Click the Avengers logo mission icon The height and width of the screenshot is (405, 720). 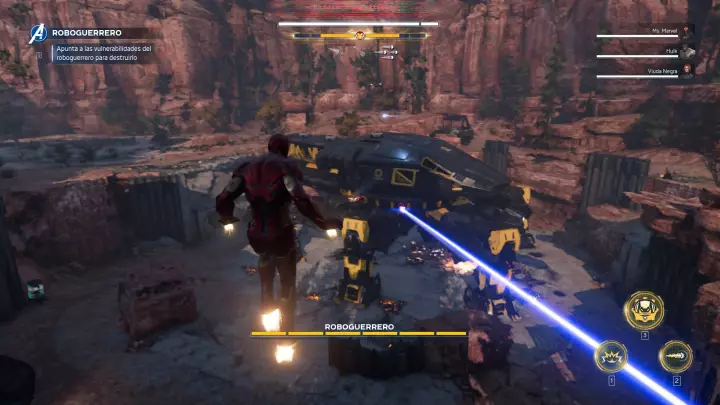point(38,33)
